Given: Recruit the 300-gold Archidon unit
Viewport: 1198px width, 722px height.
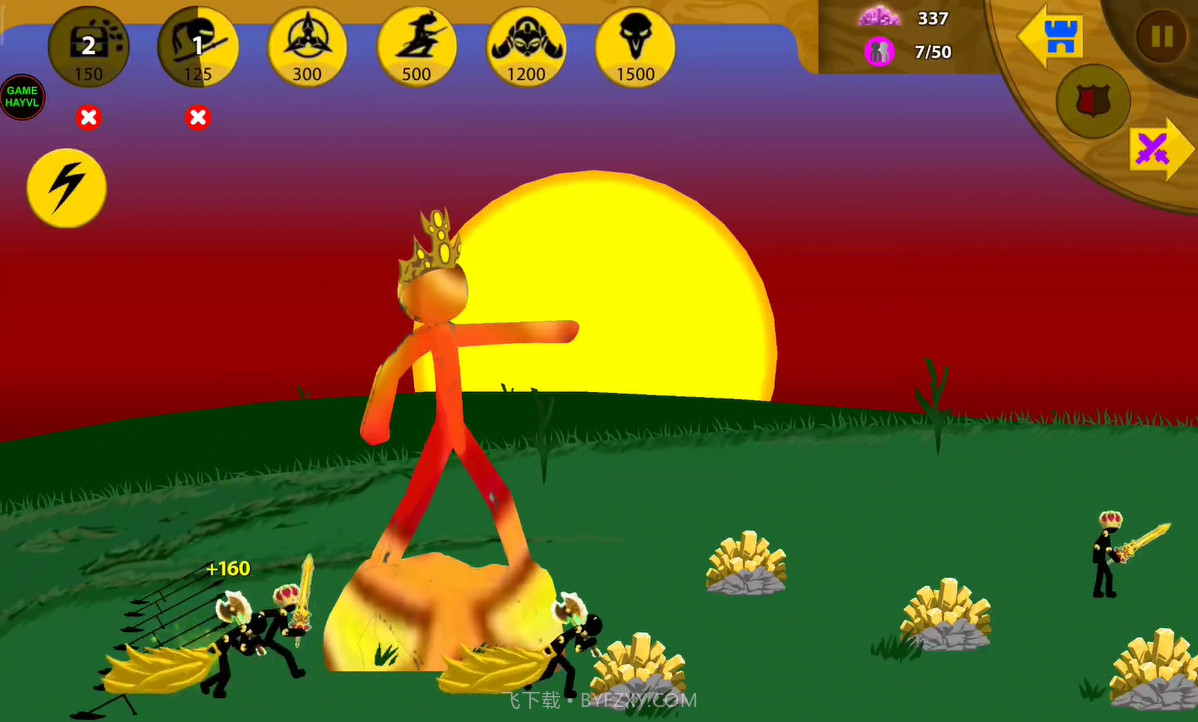Looking at the screenshot, I should 307,48.
